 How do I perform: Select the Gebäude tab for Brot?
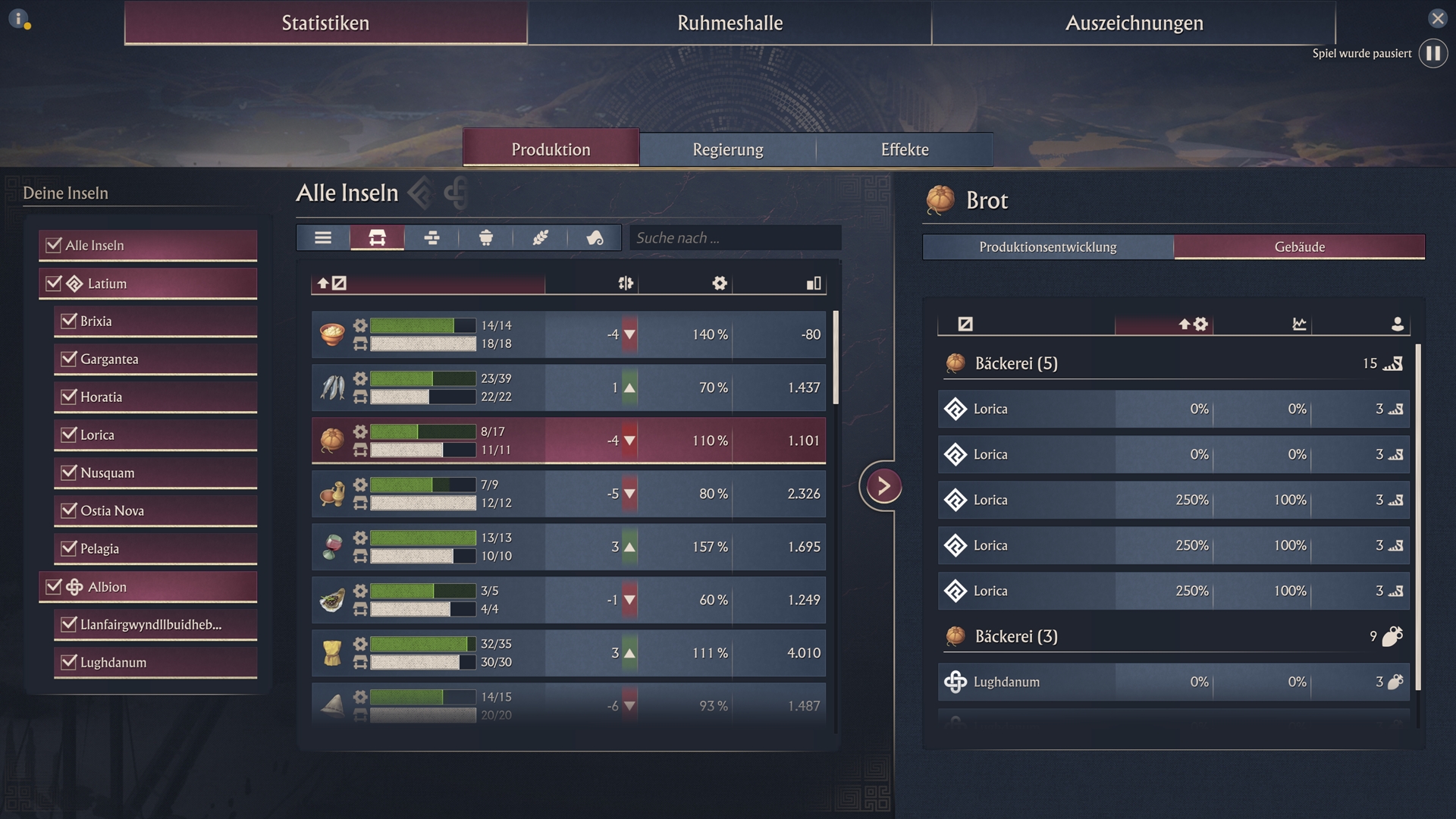point(1299,247)
